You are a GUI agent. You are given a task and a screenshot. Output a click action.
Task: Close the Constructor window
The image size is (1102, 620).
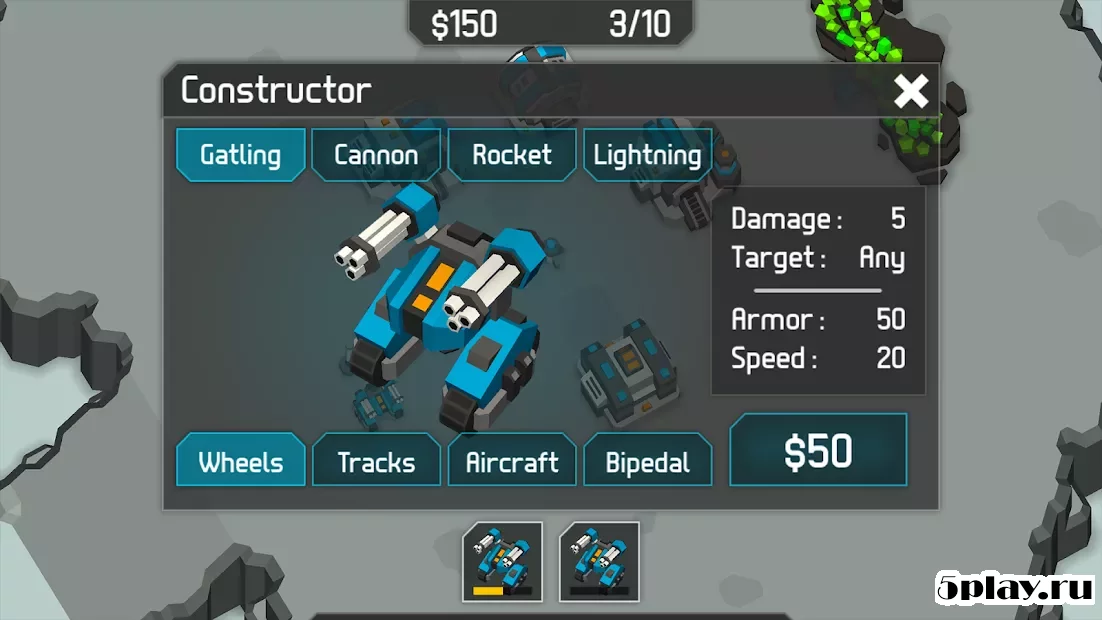point(911,92)
